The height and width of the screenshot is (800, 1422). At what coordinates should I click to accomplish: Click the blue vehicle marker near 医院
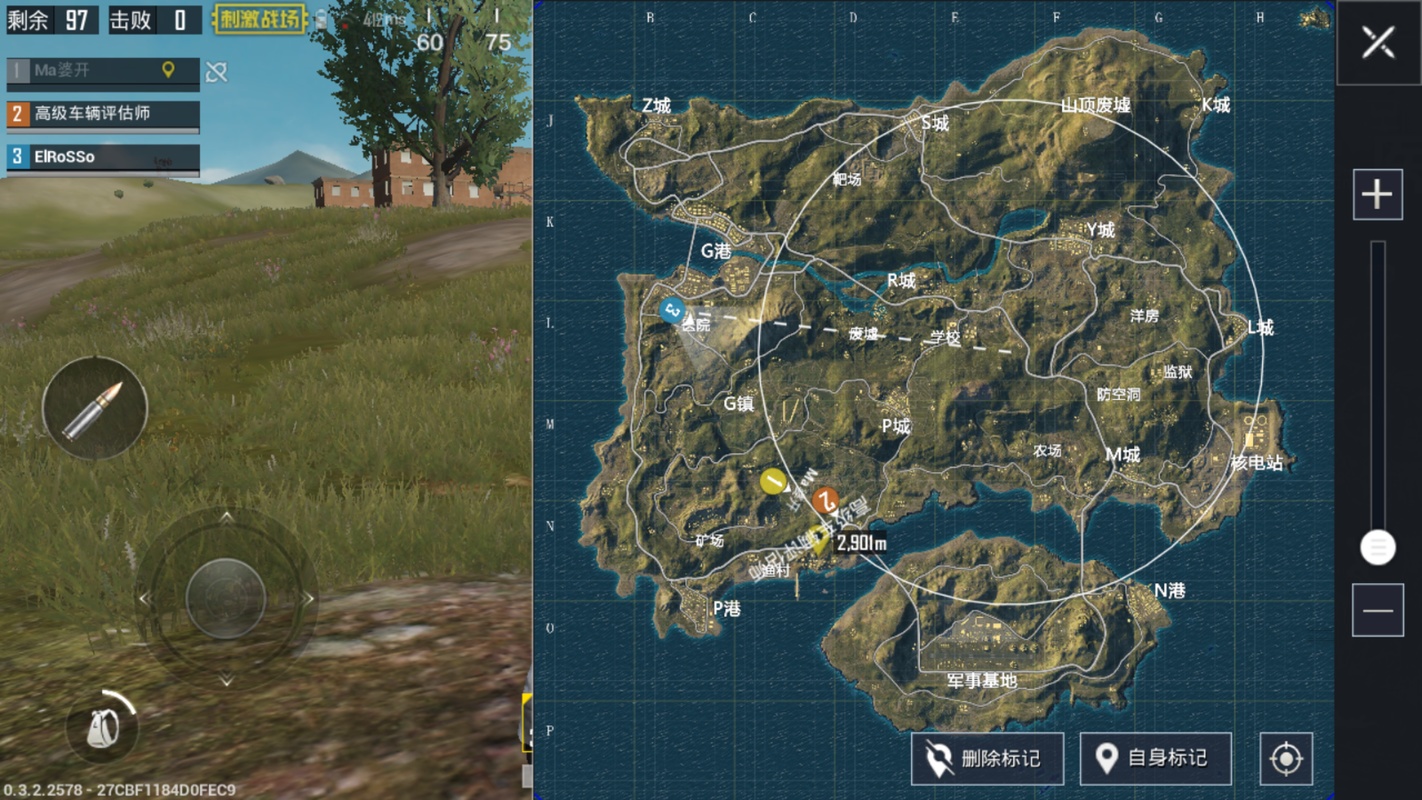[x=674, y=309]
